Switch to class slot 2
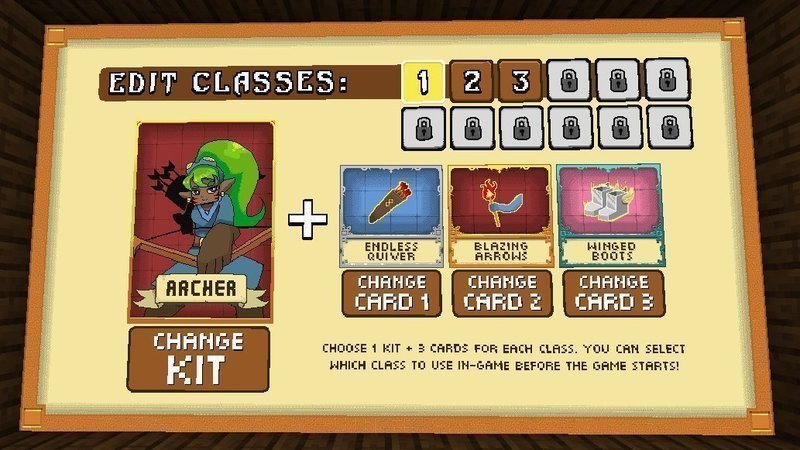This screenshot has height=450, width=800. pos(471,81)
